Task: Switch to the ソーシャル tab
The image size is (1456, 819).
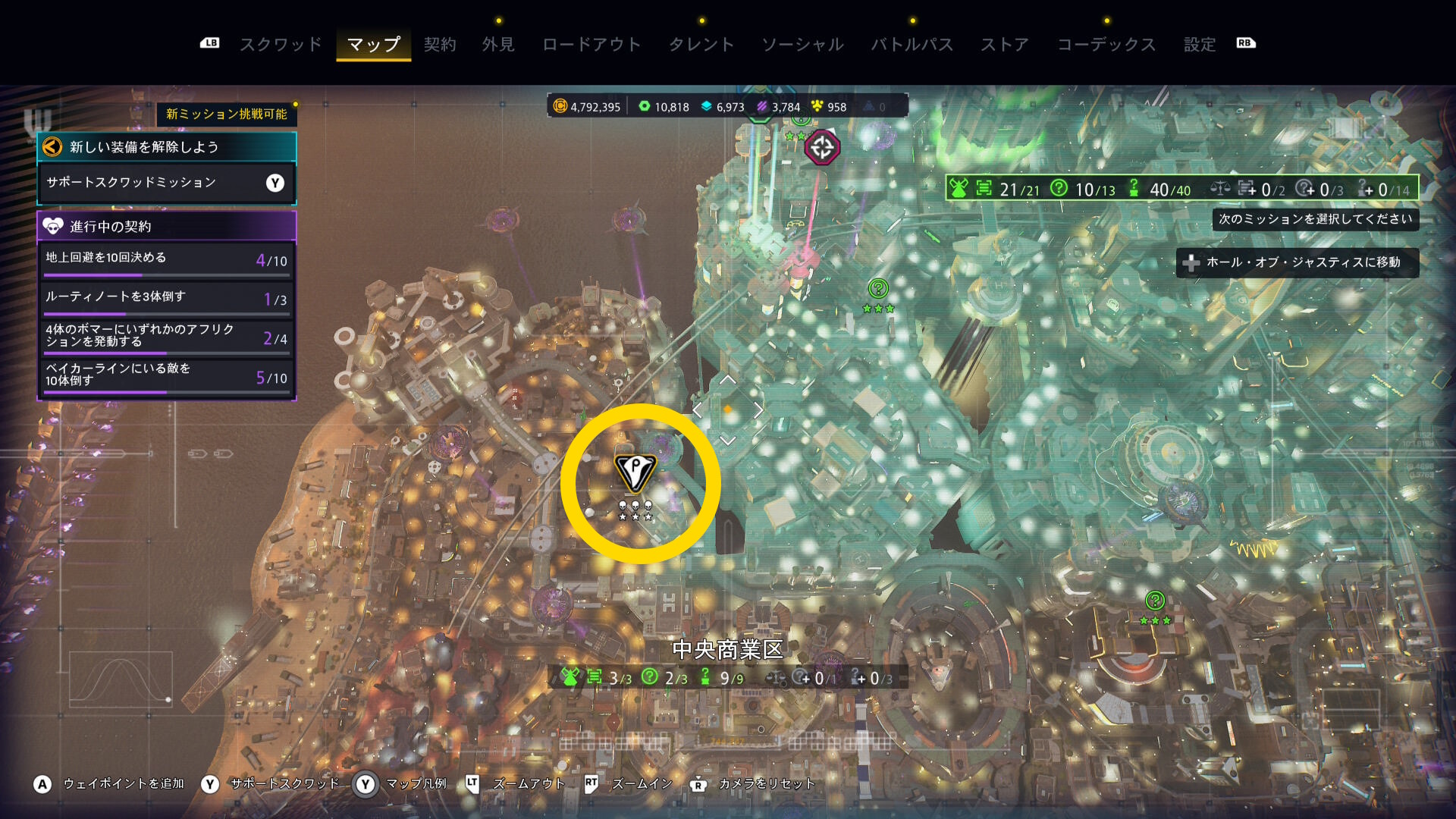Action: [802, 45]
